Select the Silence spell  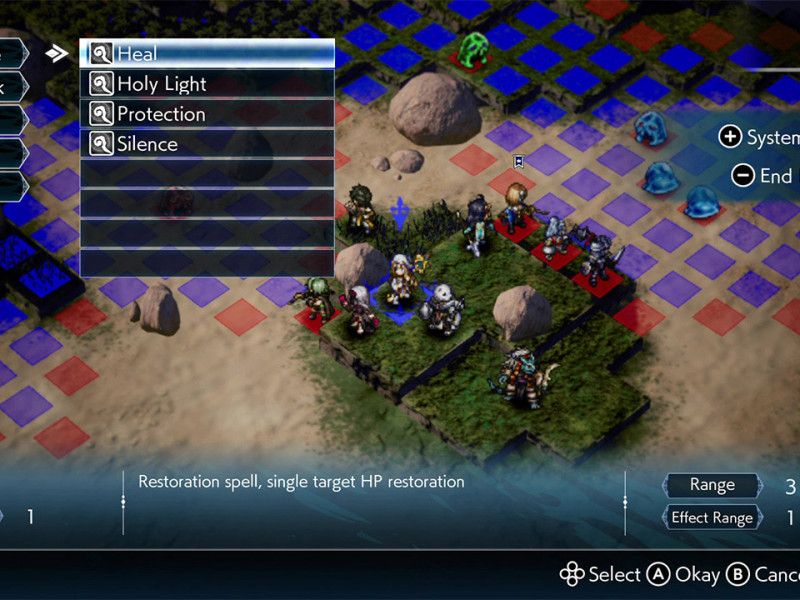(x=206, y=144)
